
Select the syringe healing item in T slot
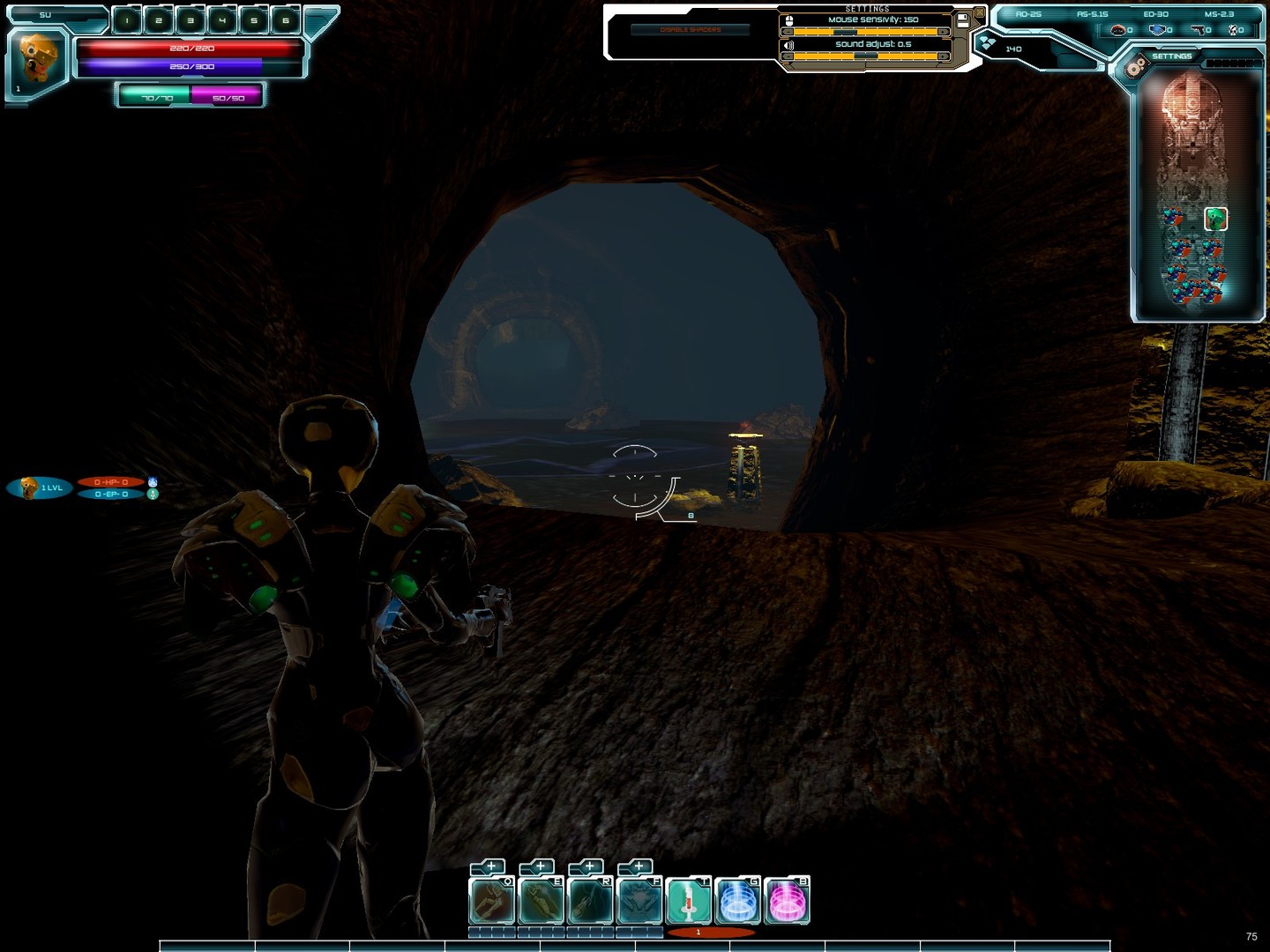click(x=689, y=900)
